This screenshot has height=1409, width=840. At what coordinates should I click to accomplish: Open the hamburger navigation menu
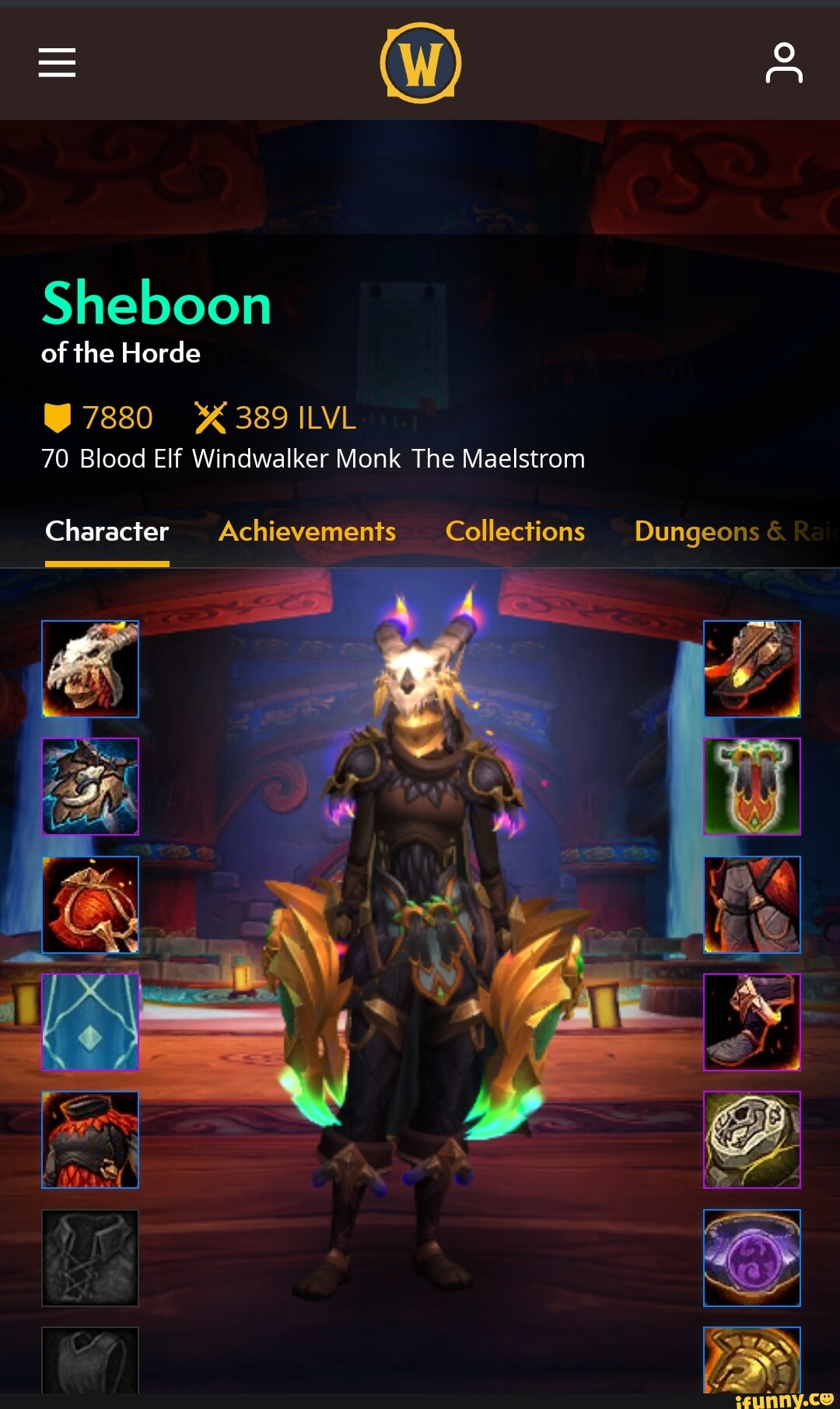[57, 62]
